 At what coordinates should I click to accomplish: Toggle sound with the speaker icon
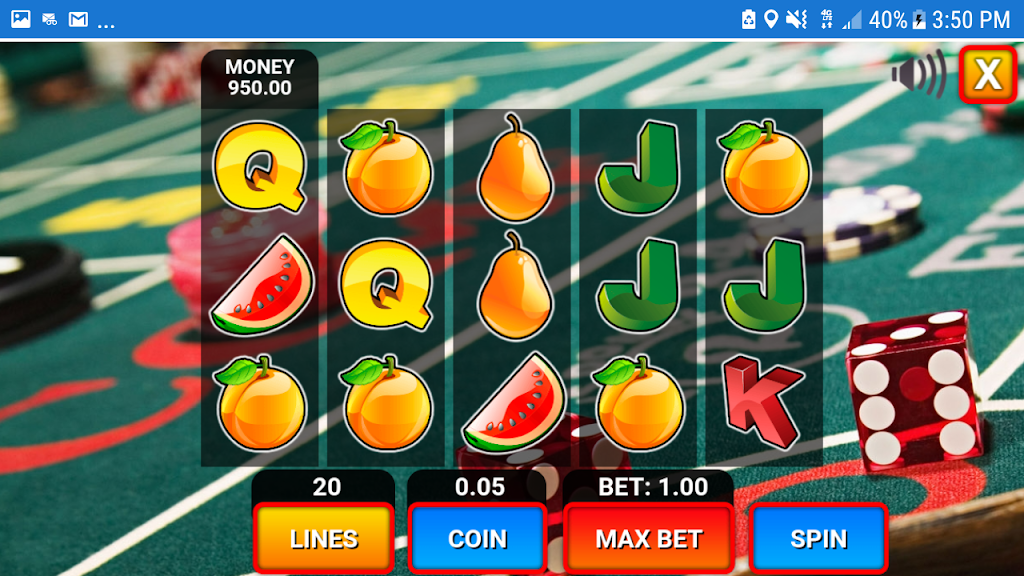pos(918,75)
